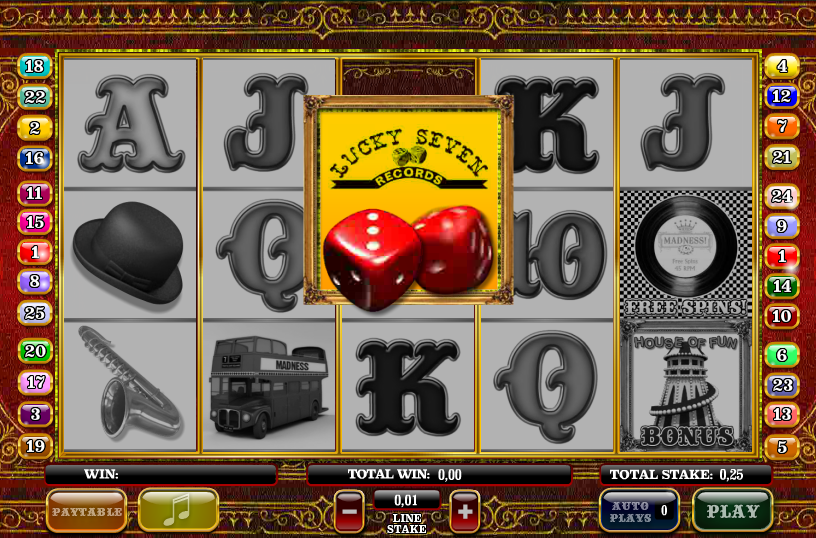
Task: Click payline number 24
Action: (x=781, y=196)
